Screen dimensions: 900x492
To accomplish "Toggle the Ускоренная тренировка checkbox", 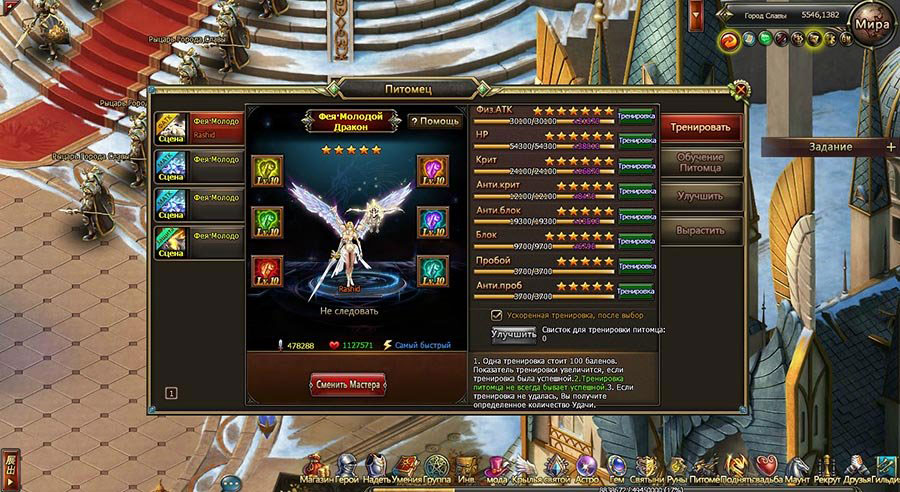I will (x=496, y=314).
